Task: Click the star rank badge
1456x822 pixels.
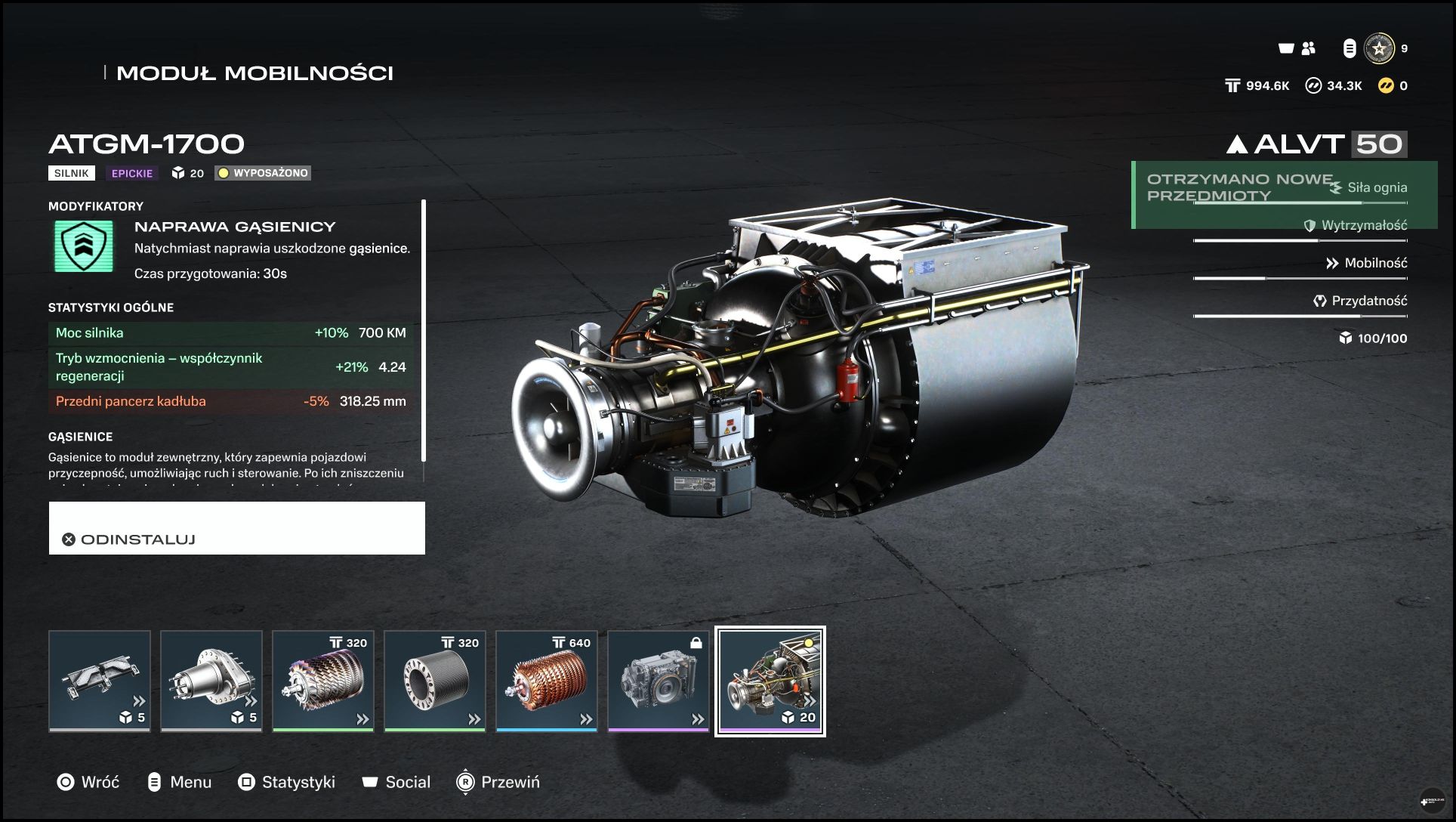Action: 1379,48
